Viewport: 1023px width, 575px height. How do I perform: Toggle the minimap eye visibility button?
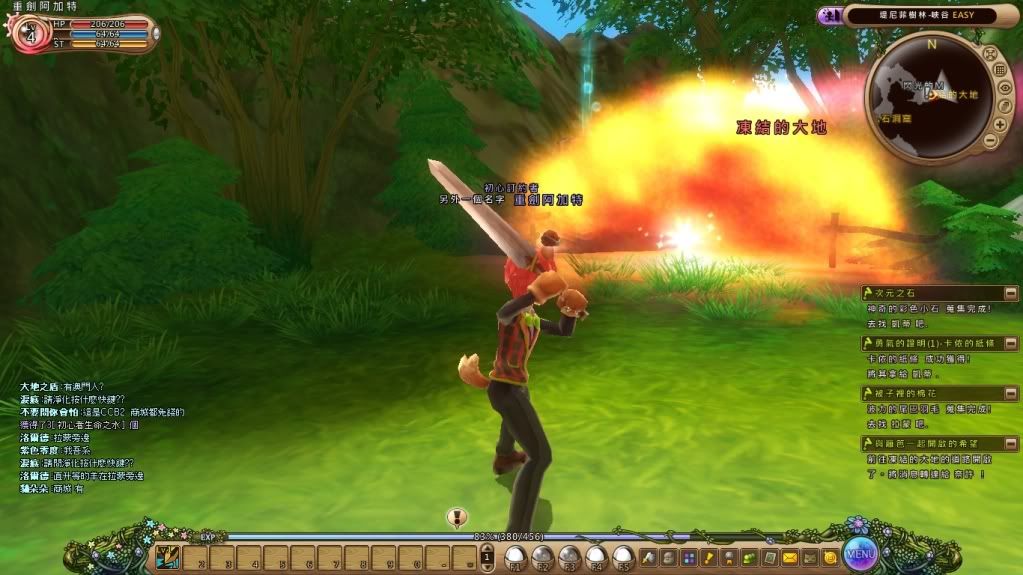(x=1004, y=87)
